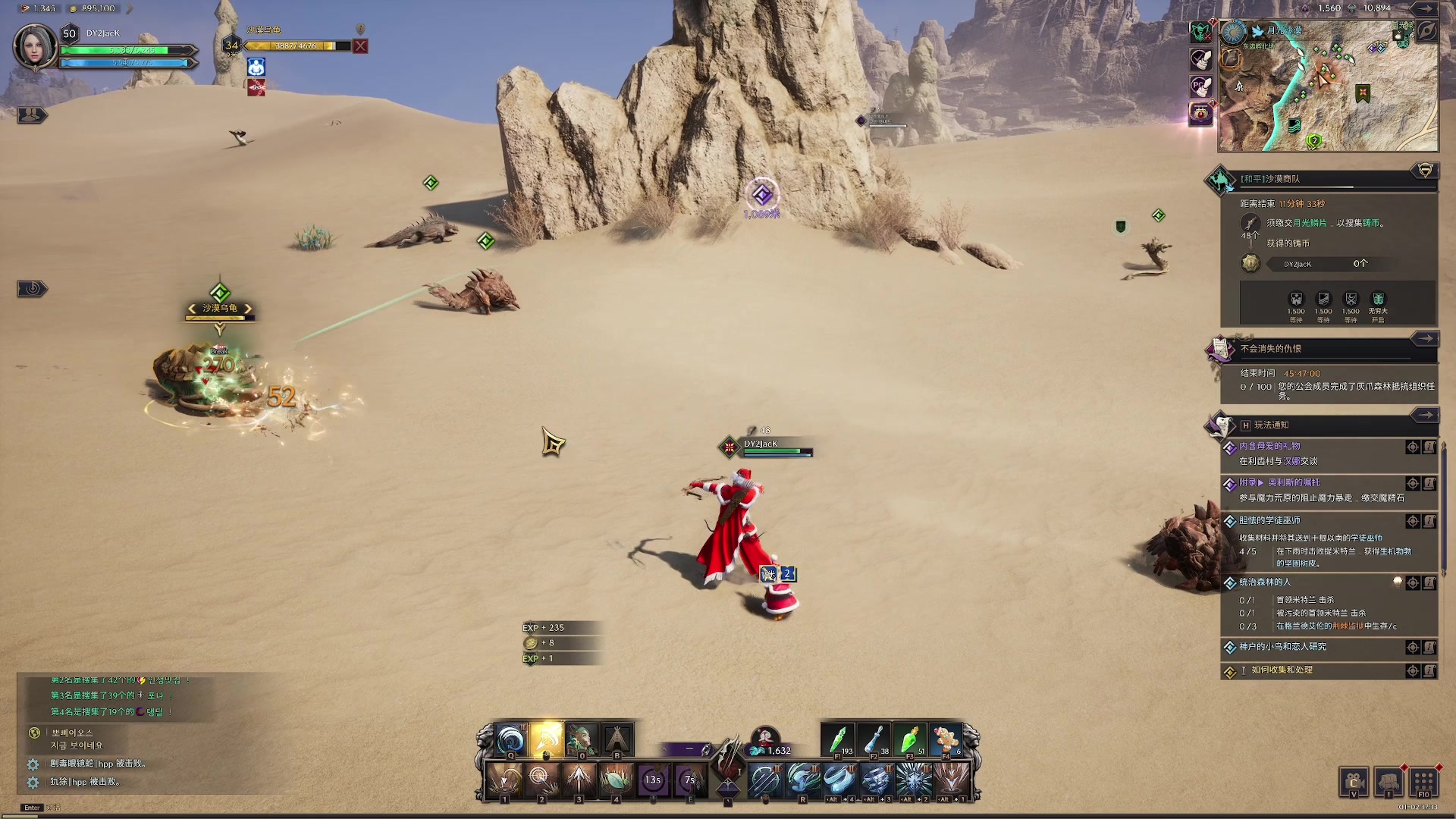The image size is (1456, 819).
Task: Activate the tent camp skill on B
Action: tap(617, 740)
